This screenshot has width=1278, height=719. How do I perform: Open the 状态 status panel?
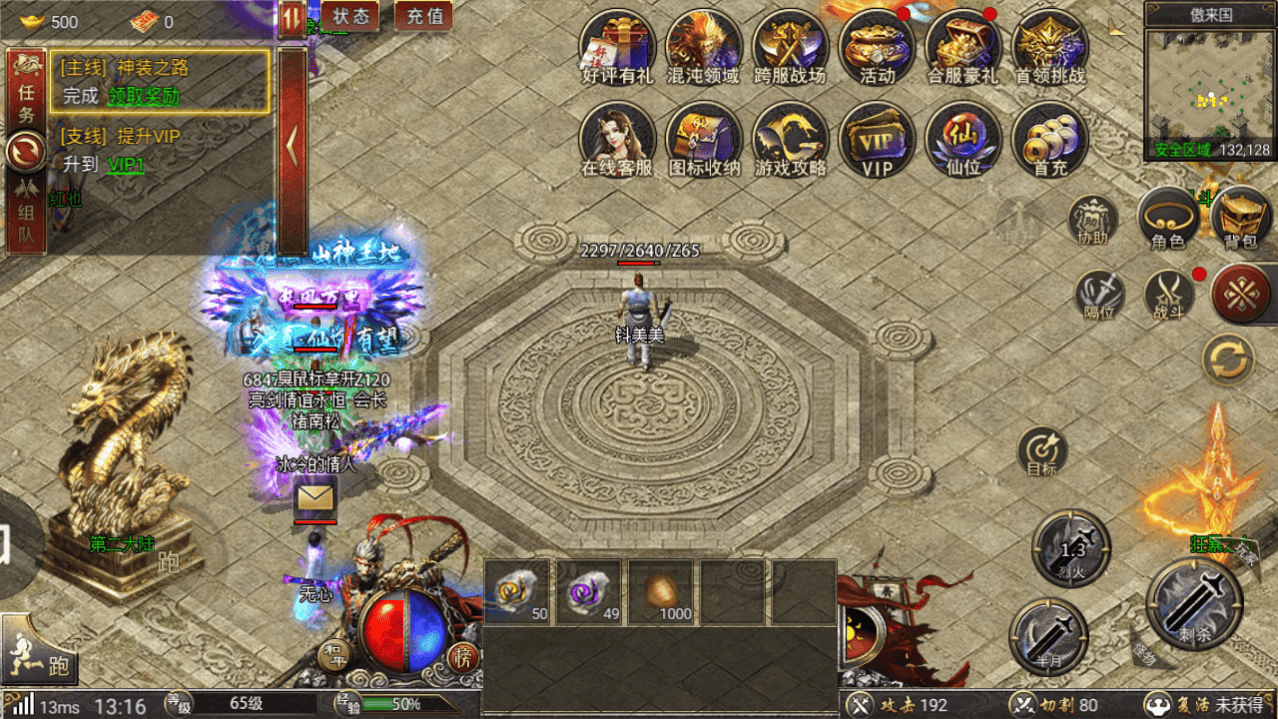tap(351, 16)
